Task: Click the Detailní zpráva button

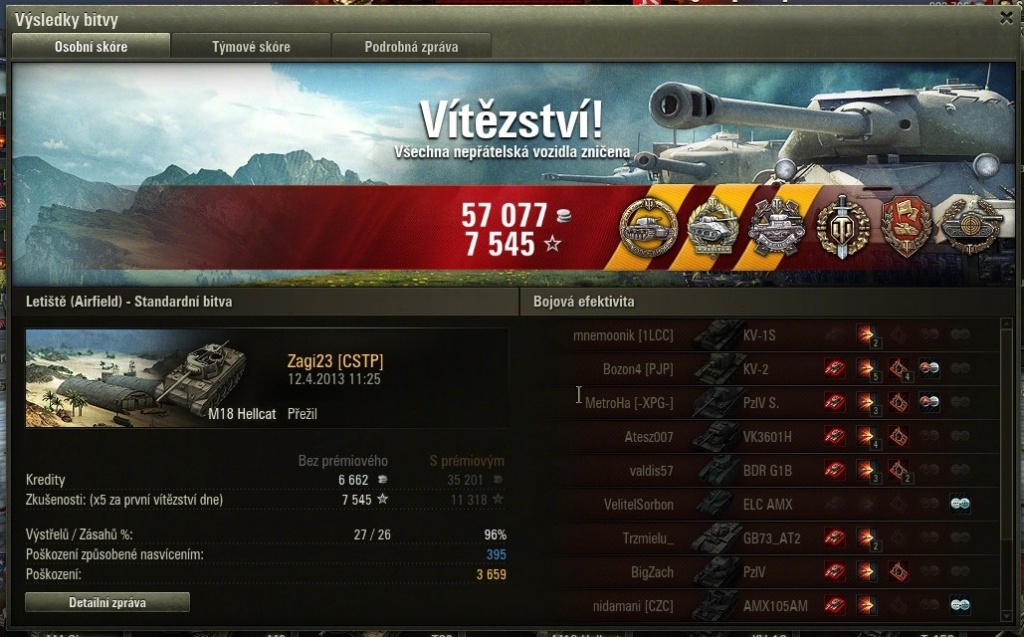Action: click(107, 602)
